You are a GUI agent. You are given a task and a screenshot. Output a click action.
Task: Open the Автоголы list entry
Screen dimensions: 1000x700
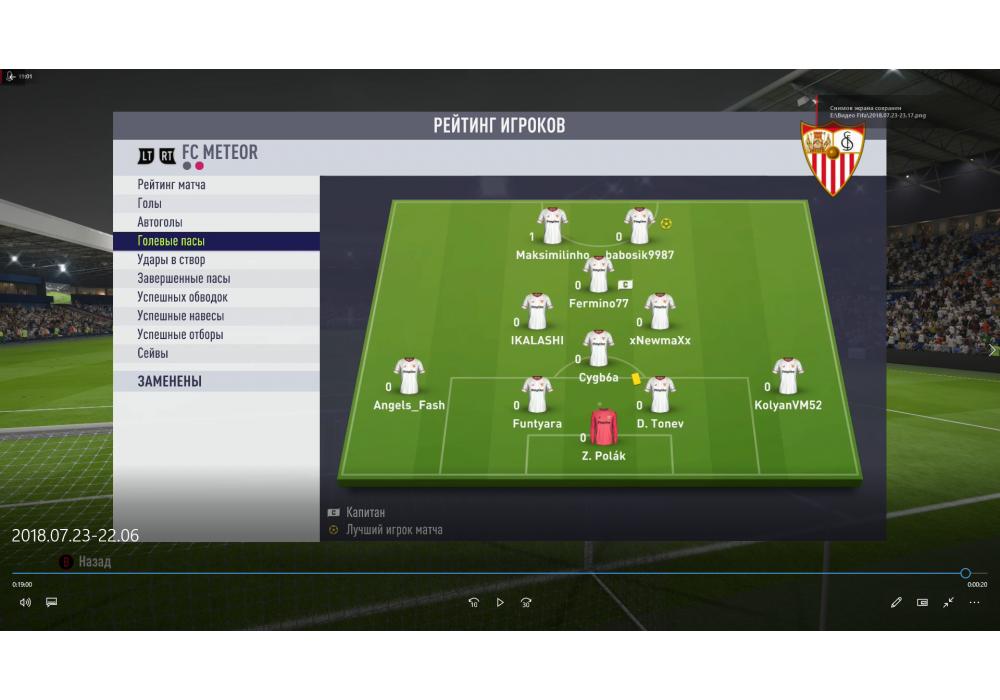click(160, 222)
